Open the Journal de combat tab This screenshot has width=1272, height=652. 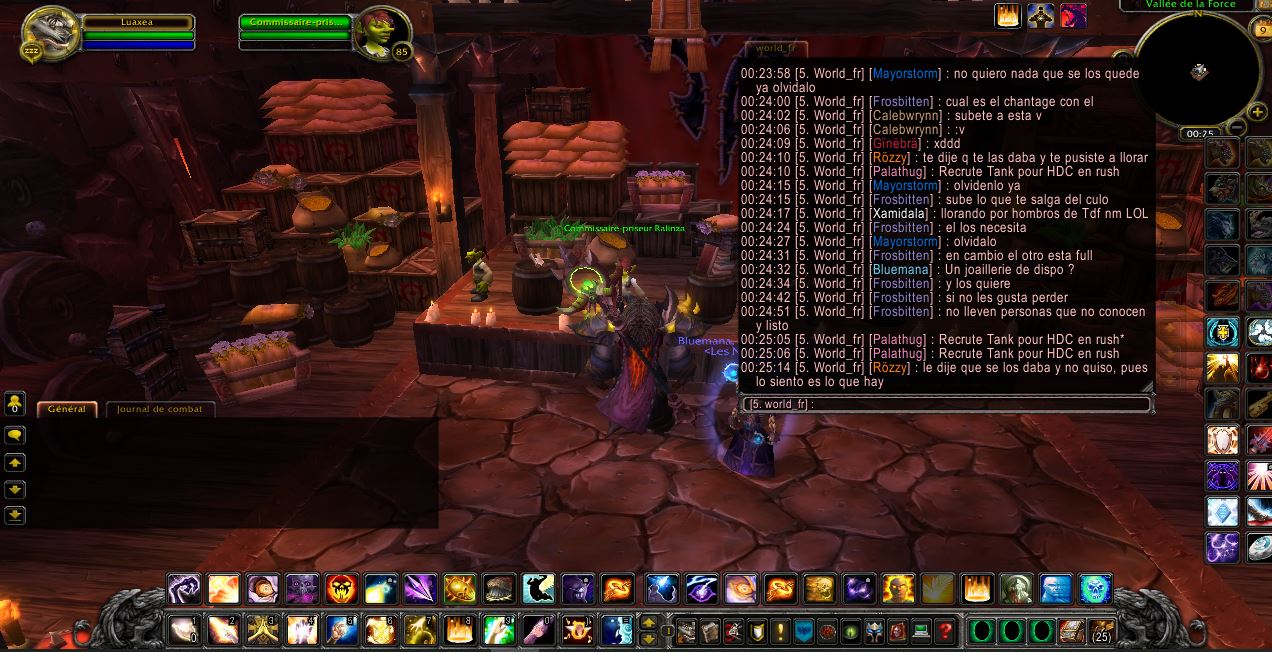click(159, 409)
